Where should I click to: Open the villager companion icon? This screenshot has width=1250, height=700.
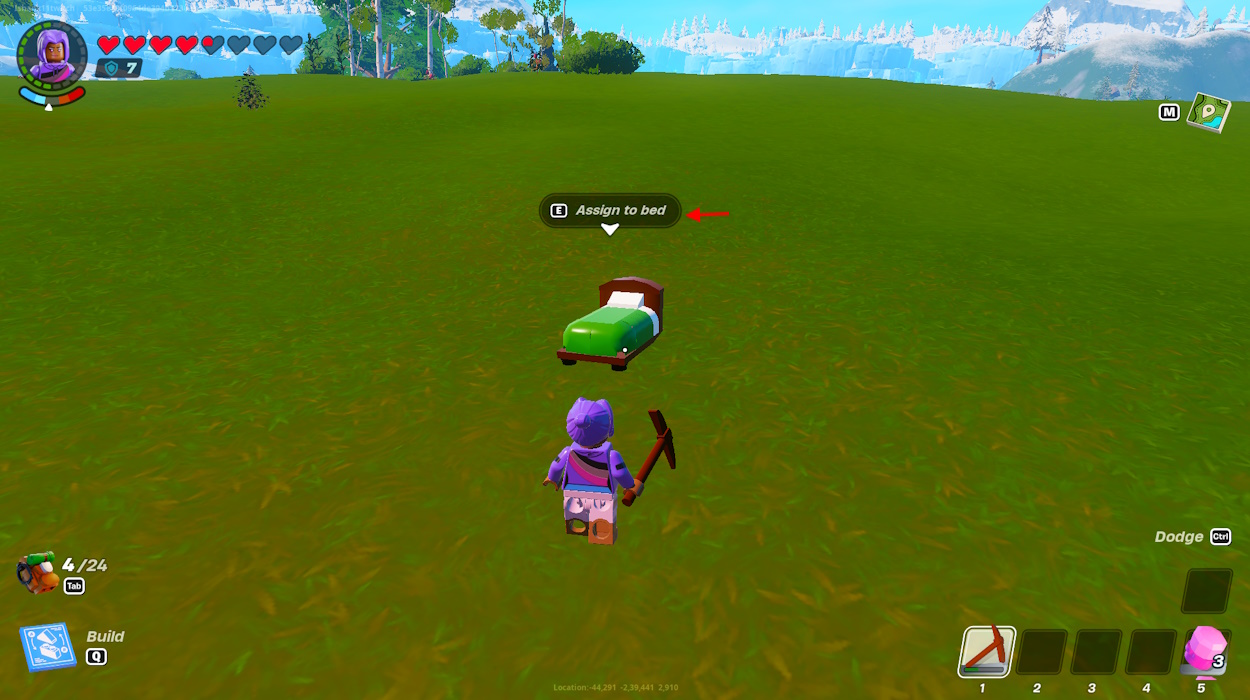tap(37, 573)
